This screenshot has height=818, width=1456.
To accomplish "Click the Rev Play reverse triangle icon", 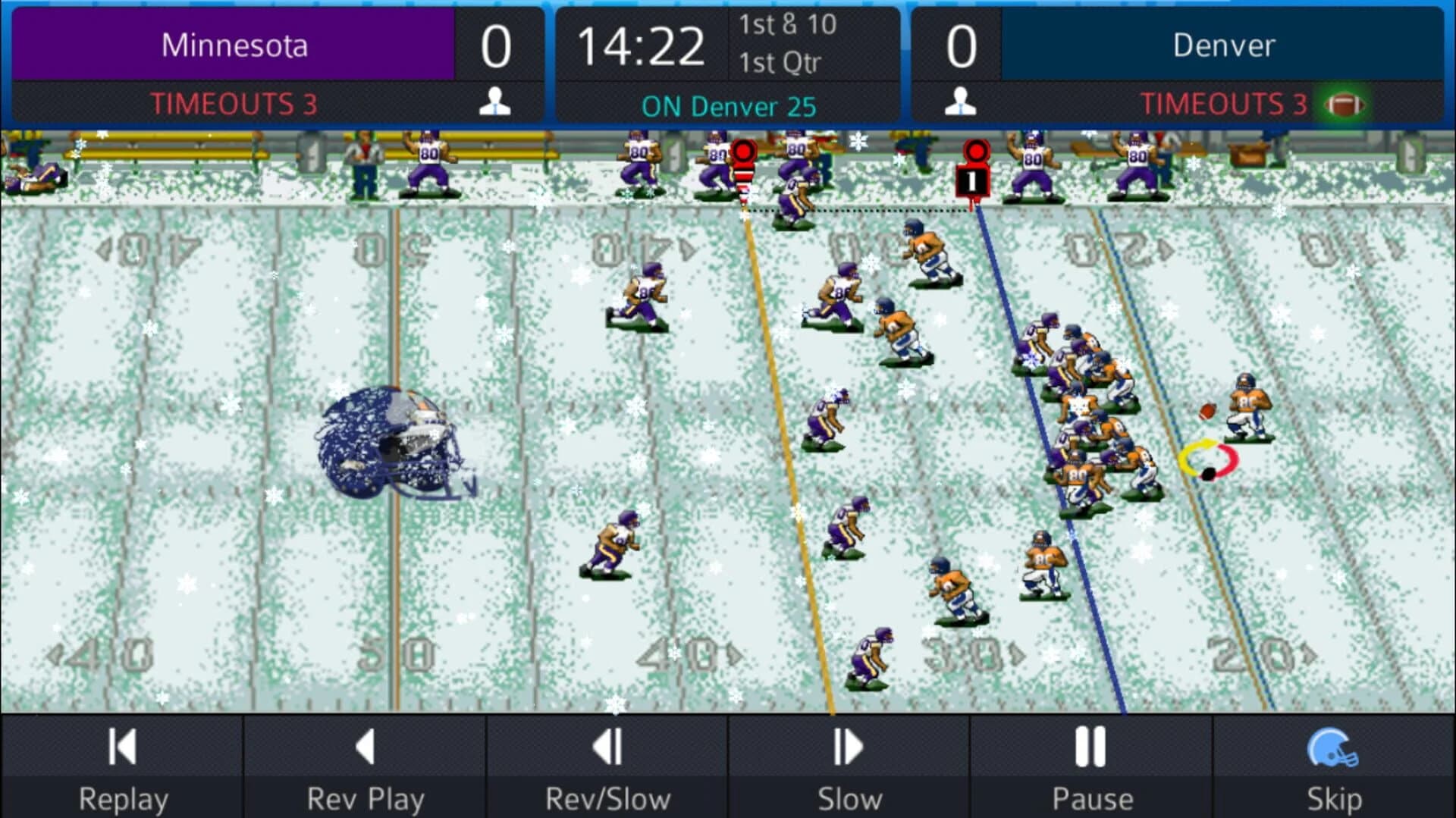I will click(x=364, y=747).
